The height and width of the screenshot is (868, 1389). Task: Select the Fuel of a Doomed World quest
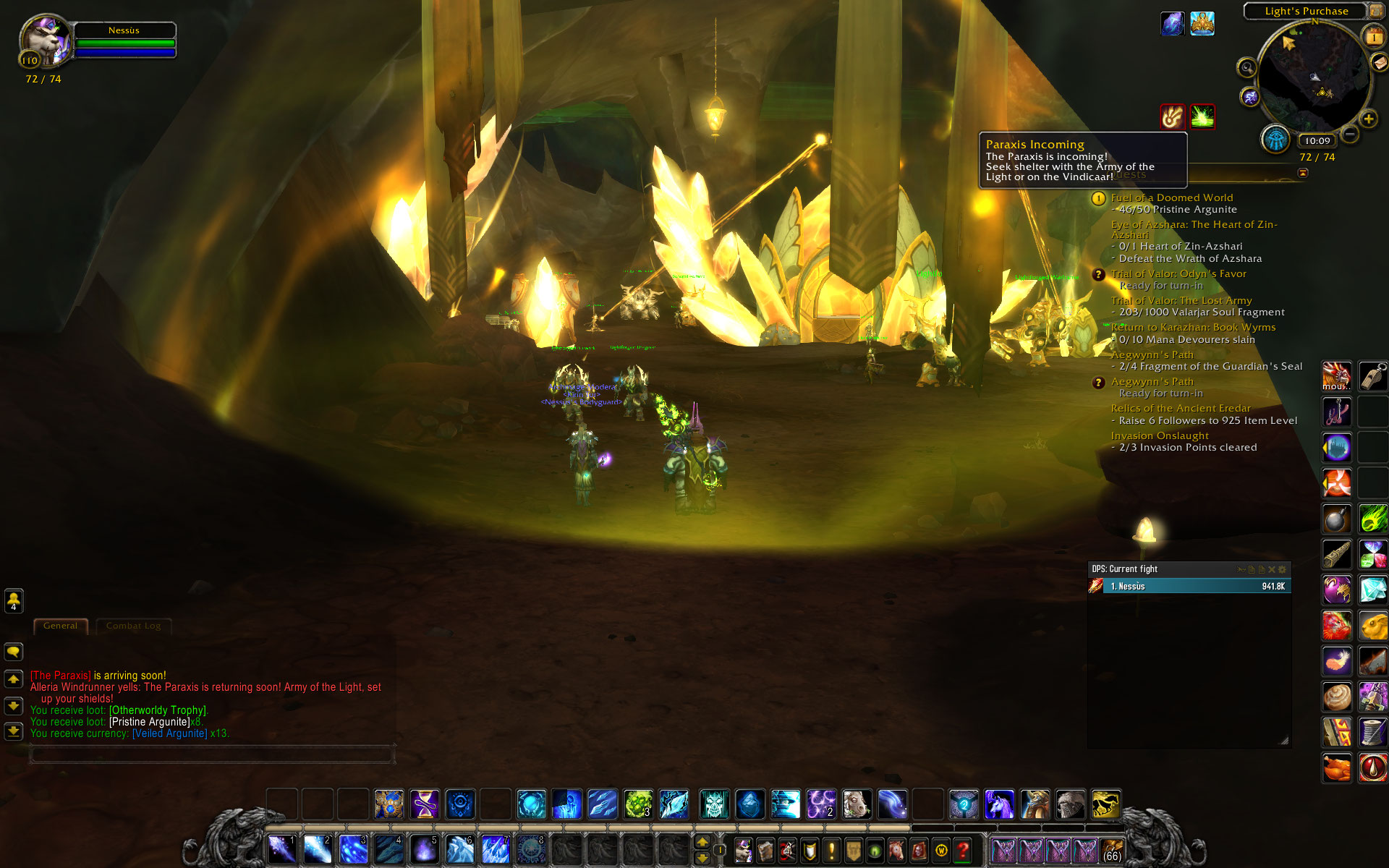[1171, 197]
